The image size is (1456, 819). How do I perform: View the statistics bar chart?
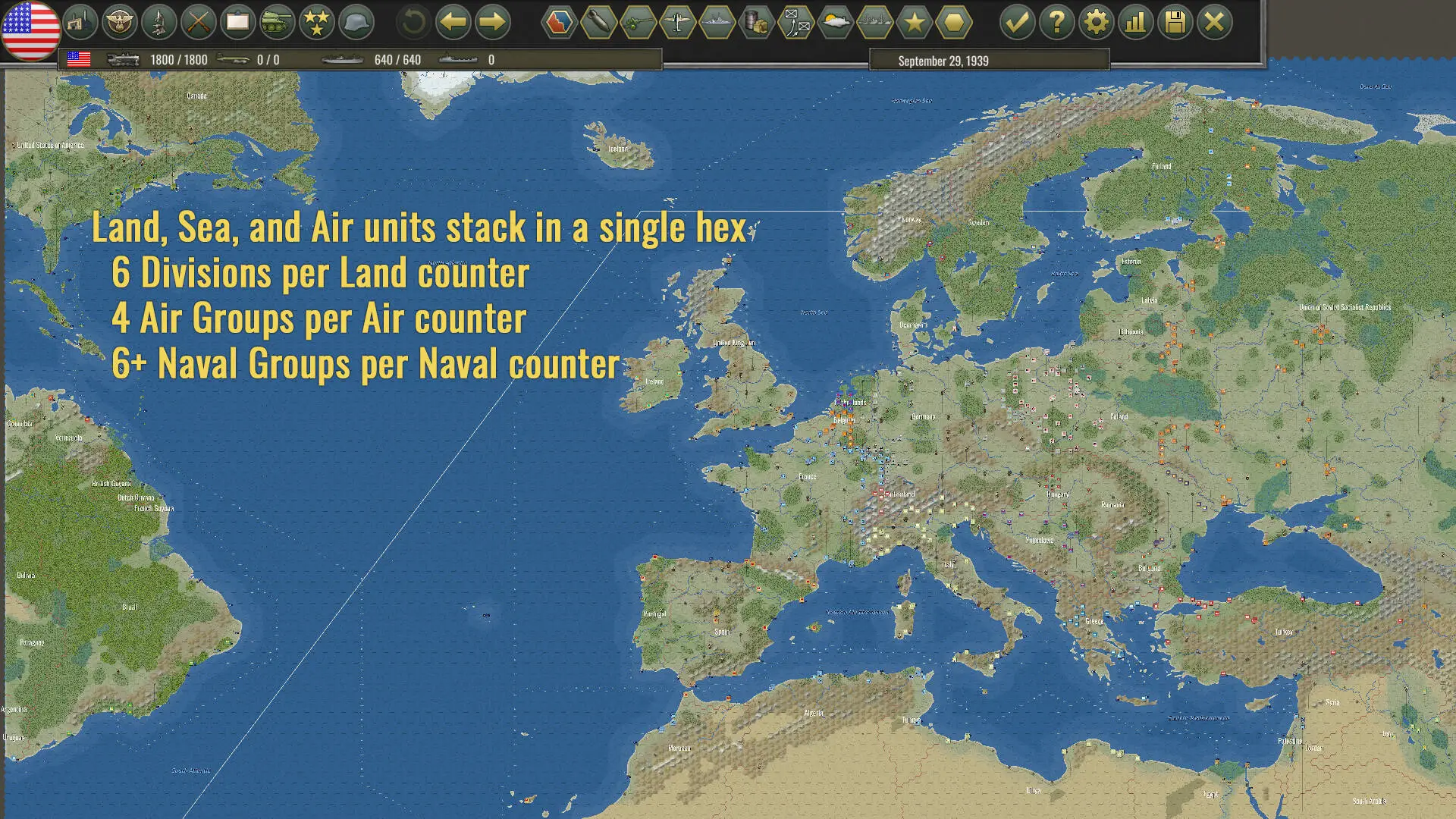[x=1135, y=22]
